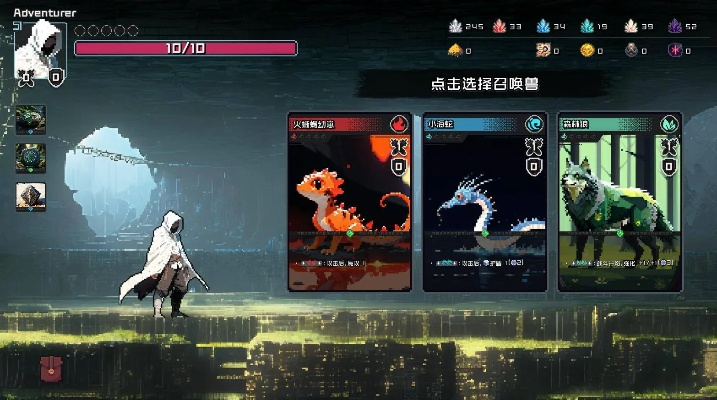Image resolution: width=717 pixels, height=400 pixels.
Task: Choose the orange fire salamander card
Action: point(349,202)
